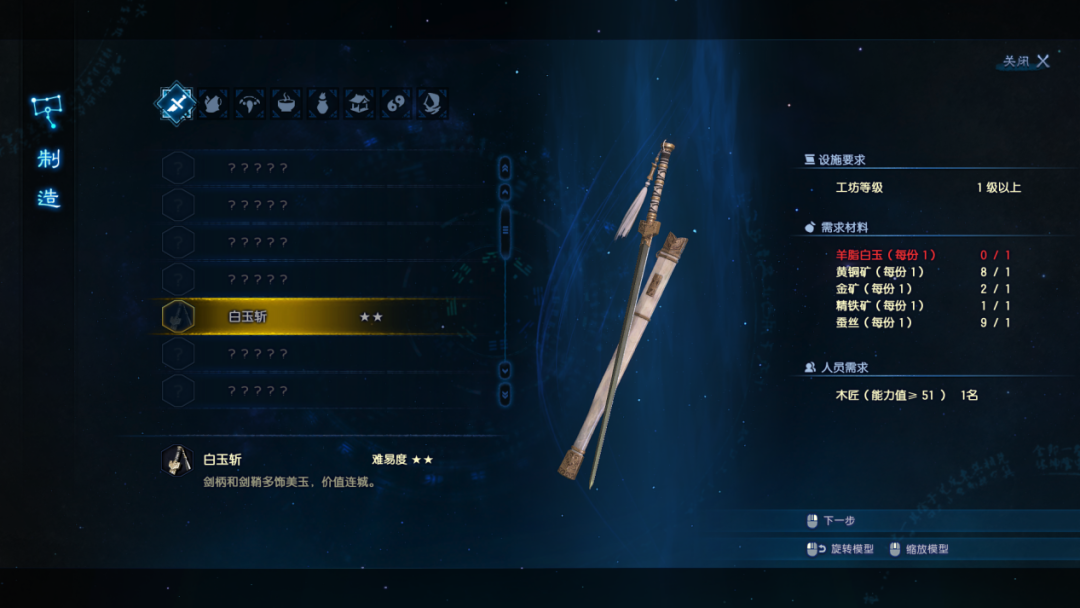Viewport: 1080px width, 608px height.
Task: Click the recipe list scrollbar handle
Action: [505, 230]
